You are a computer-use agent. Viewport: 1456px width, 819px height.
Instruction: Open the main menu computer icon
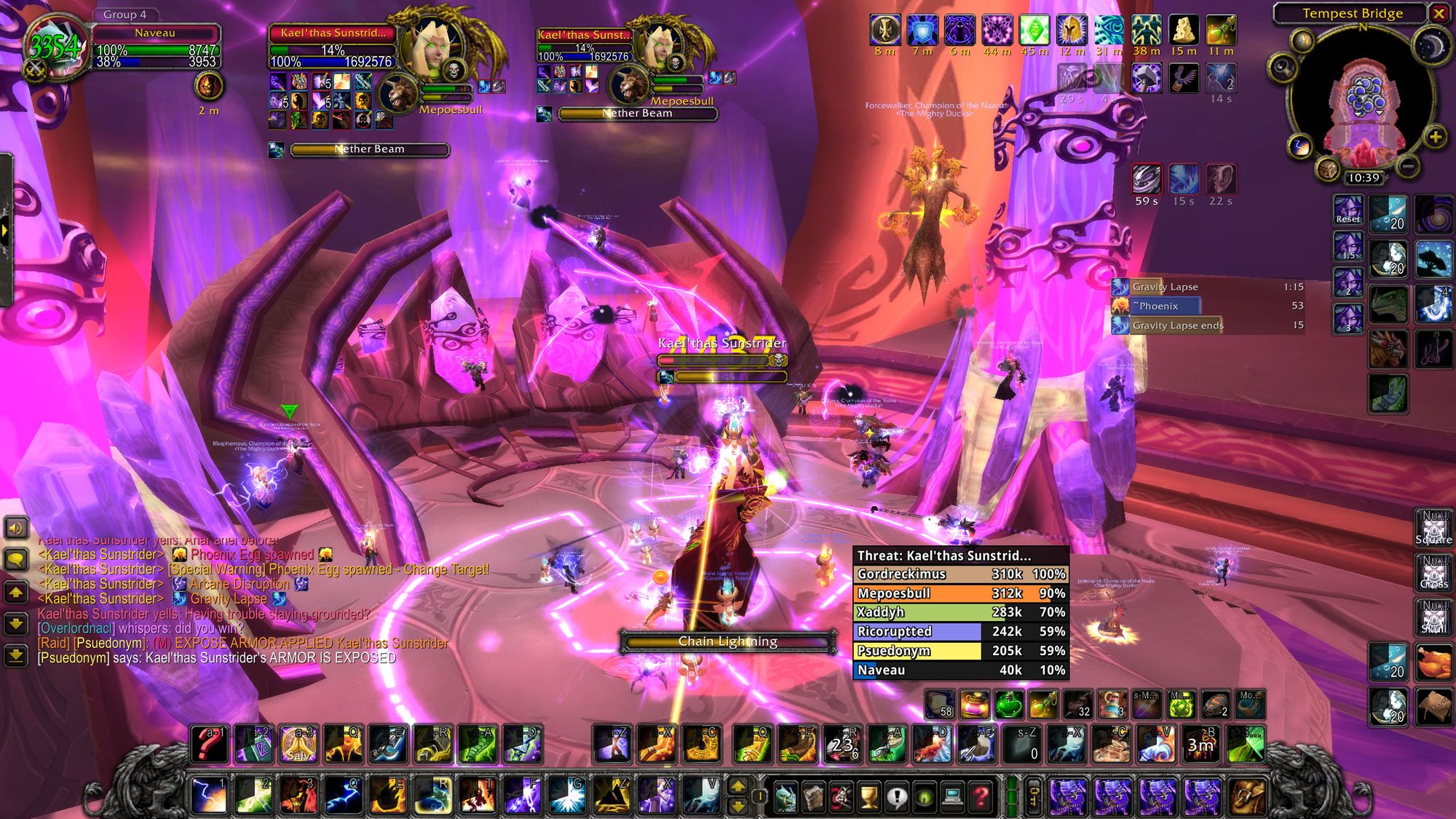click(x=952, y=798)
